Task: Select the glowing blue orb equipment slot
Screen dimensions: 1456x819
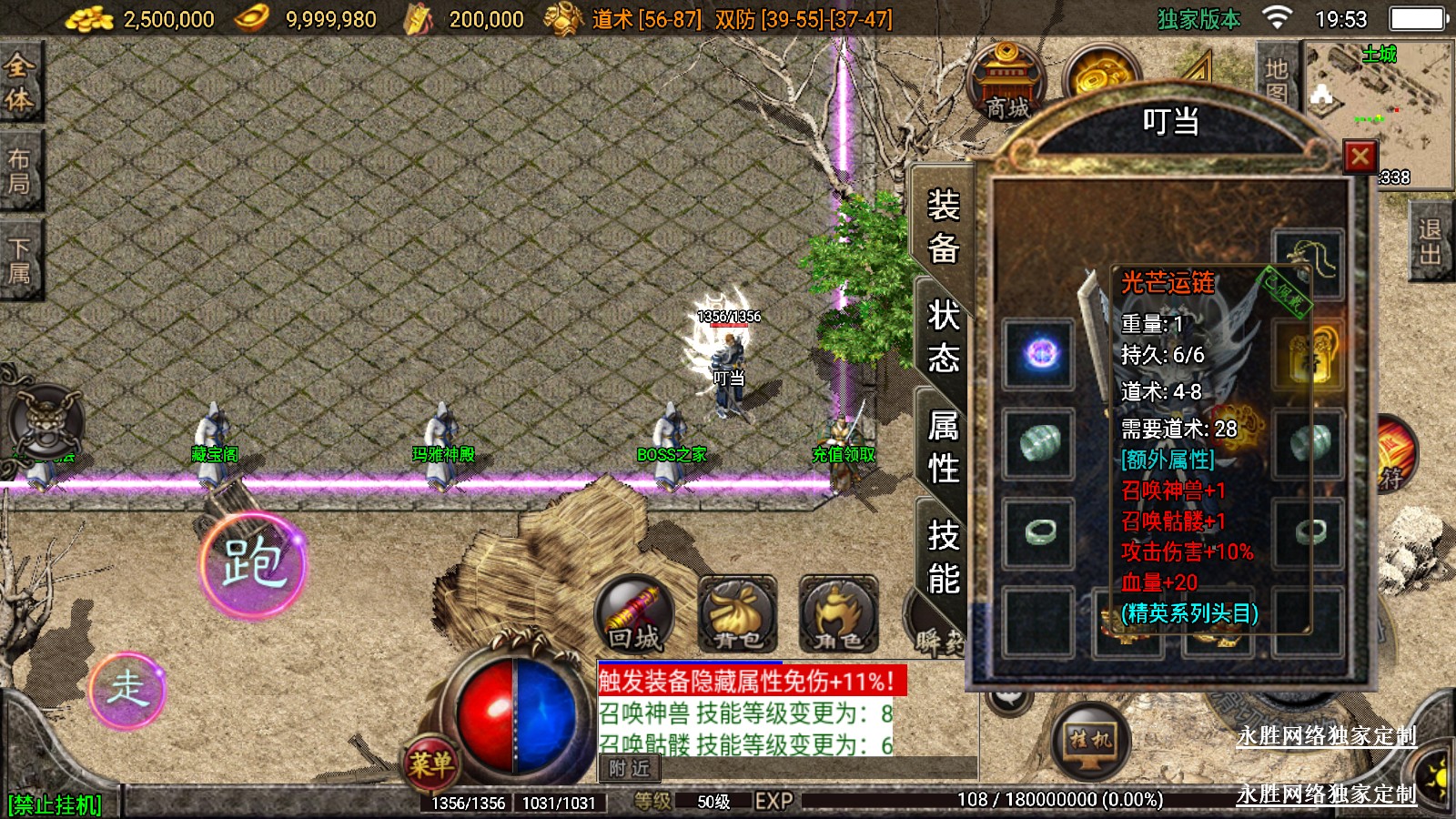Action: tap(1039, 353)
